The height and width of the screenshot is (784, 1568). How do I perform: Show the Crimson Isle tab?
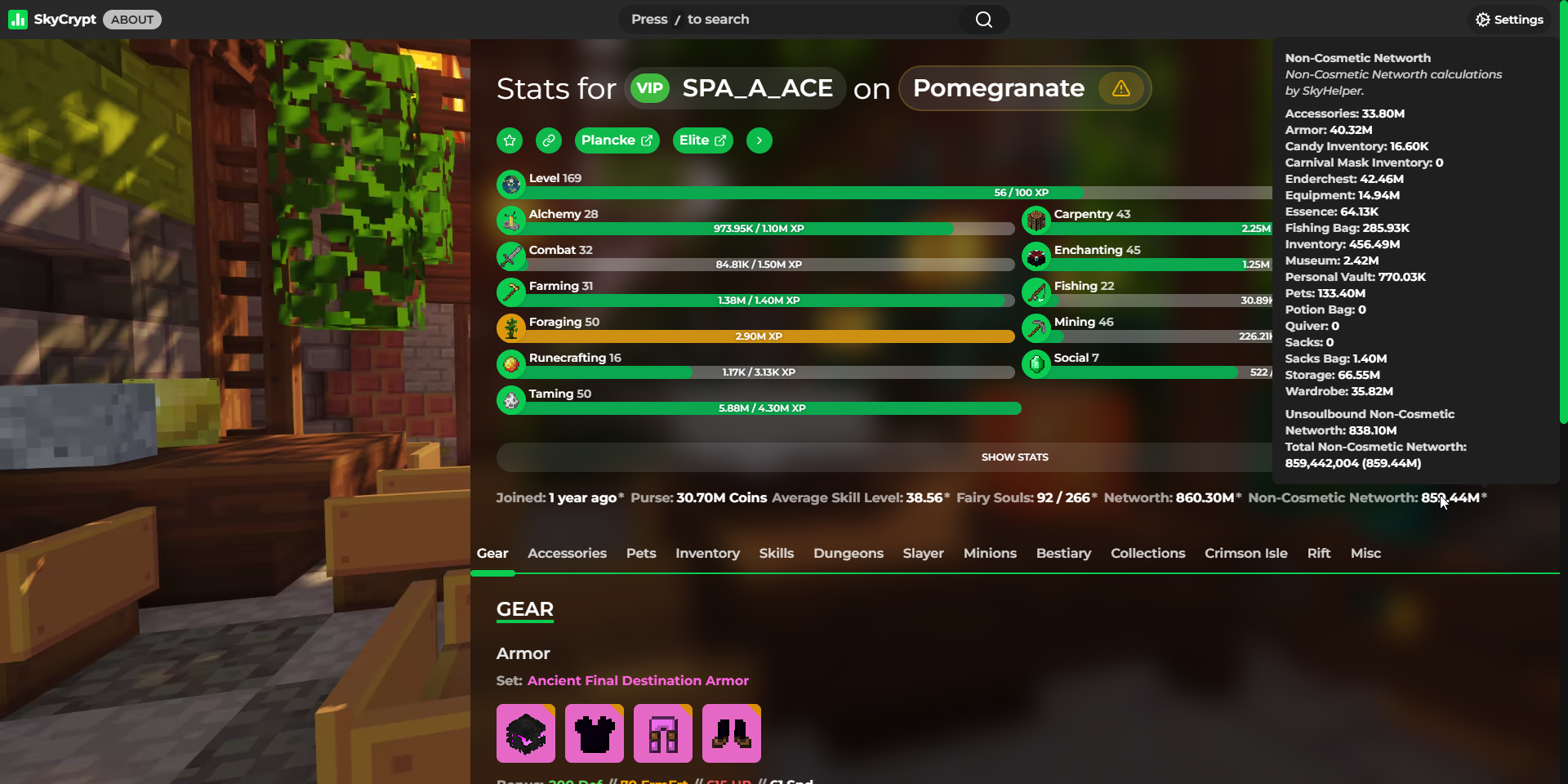coord(1245,554)
